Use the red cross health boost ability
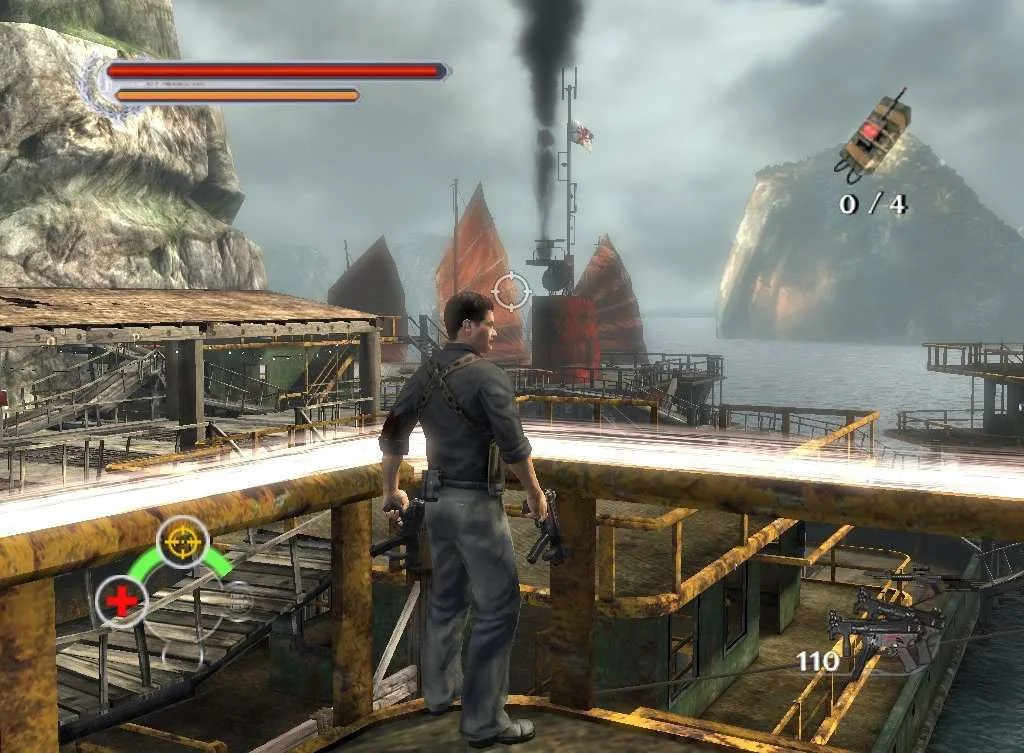The height and width of the screenshot is (753, 1024). click(122, 602)
